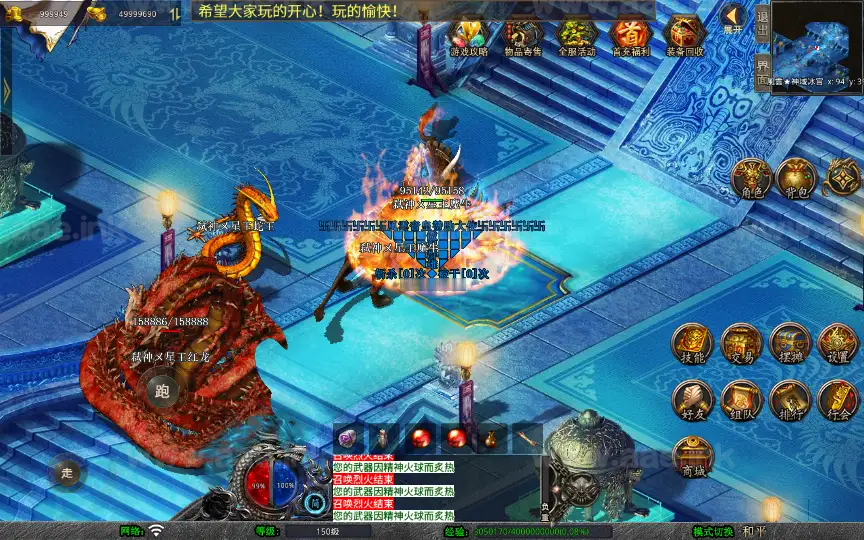
Task: Tap the 跑 run button
Action: [x=162, y=391]
